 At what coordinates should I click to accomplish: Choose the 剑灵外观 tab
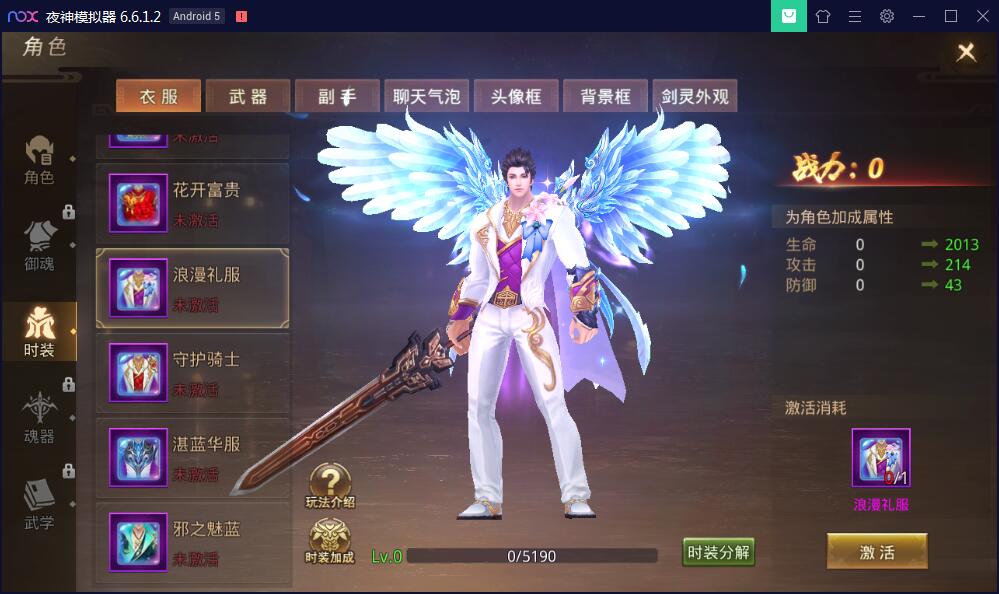coord(695,97)
